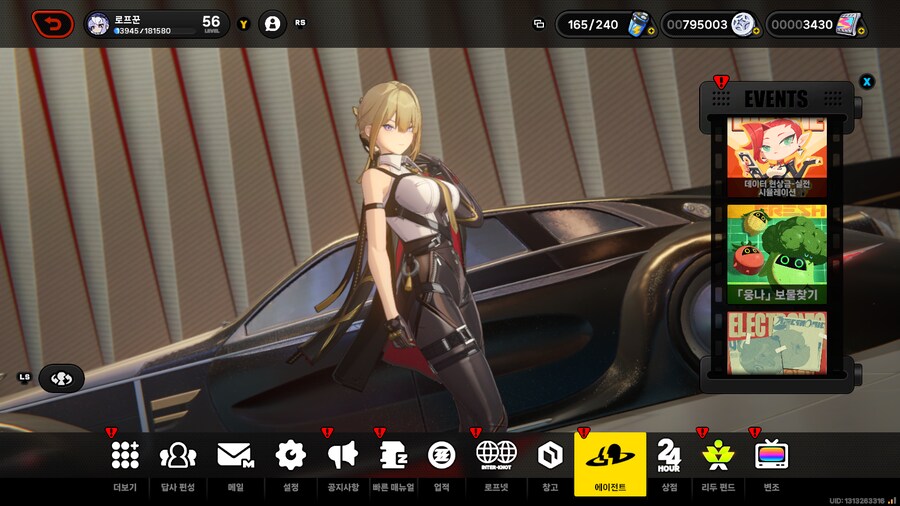Open 답사 편성 squad setup
900x506 pixels.
click(178, 462)
